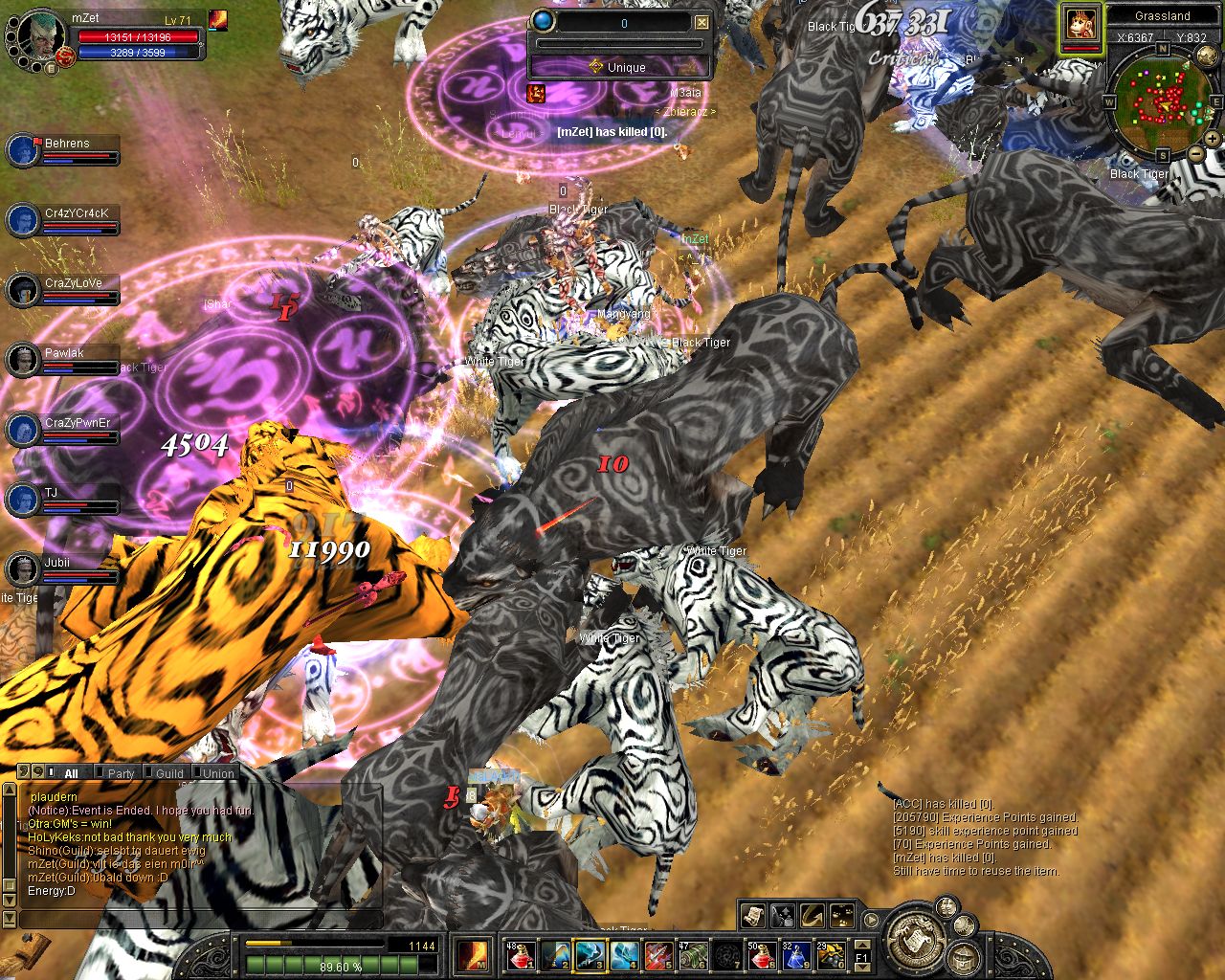
Task: Switch to the Guild chat tab
Action: (169, 773)
